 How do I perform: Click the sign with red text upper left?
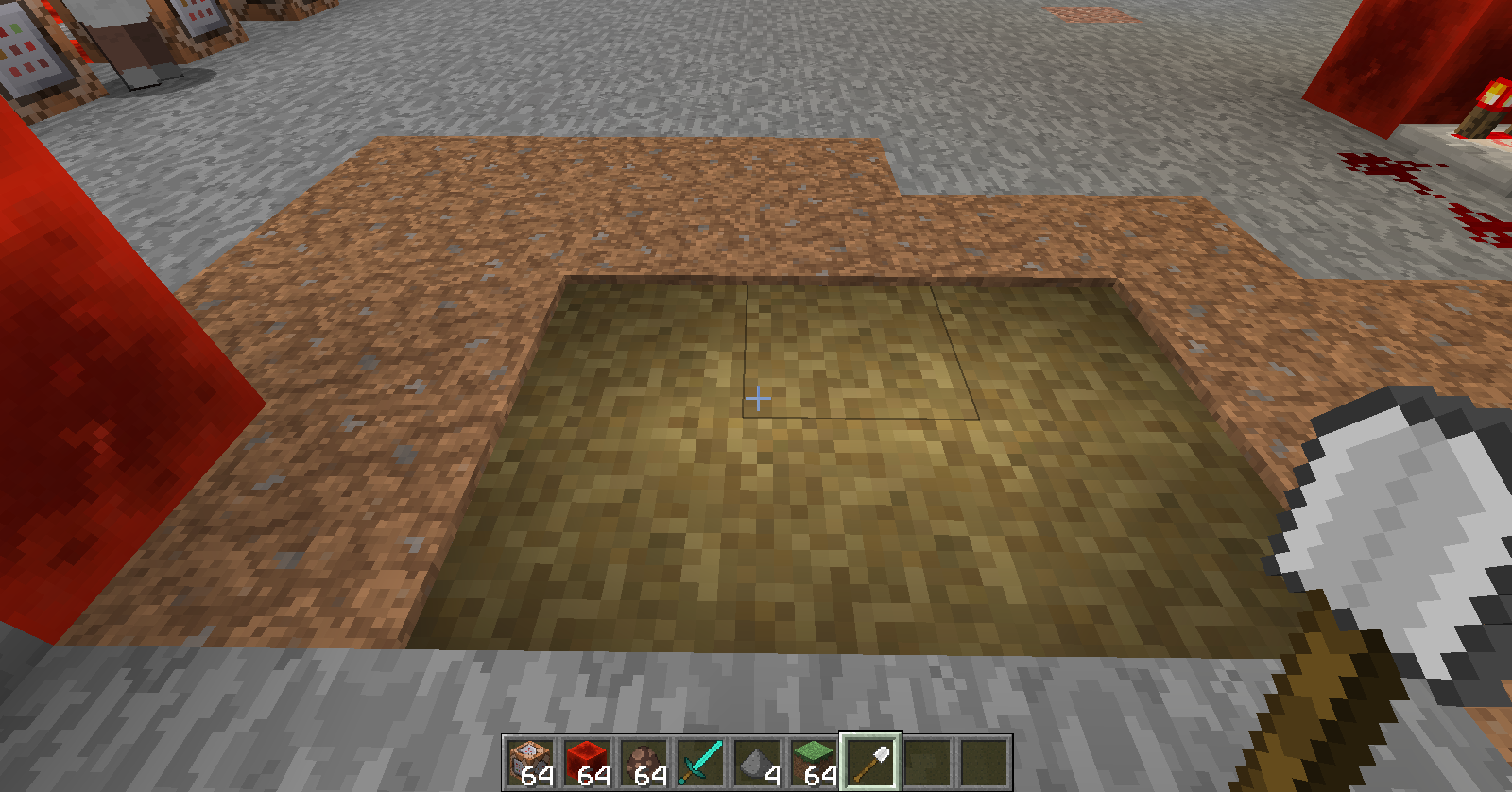28,52
